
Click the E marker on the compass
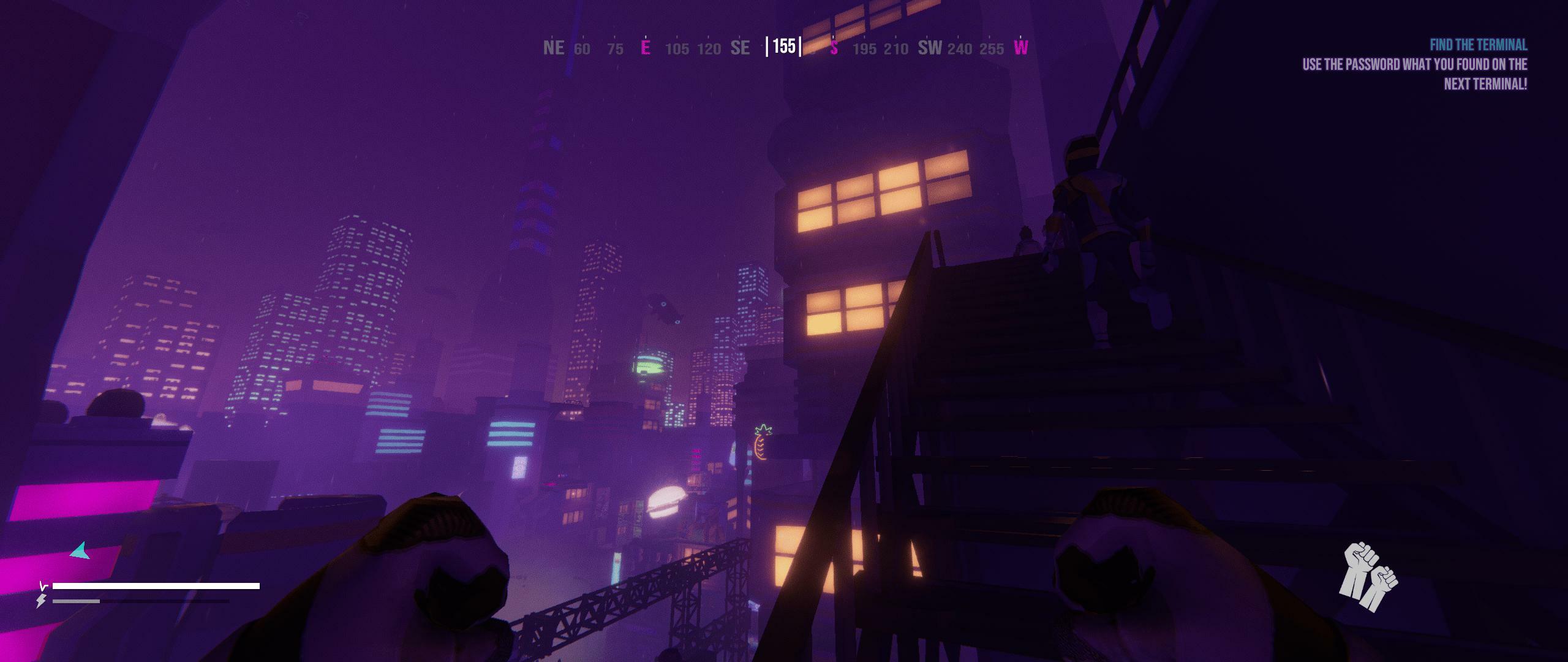tap(646, 48)
